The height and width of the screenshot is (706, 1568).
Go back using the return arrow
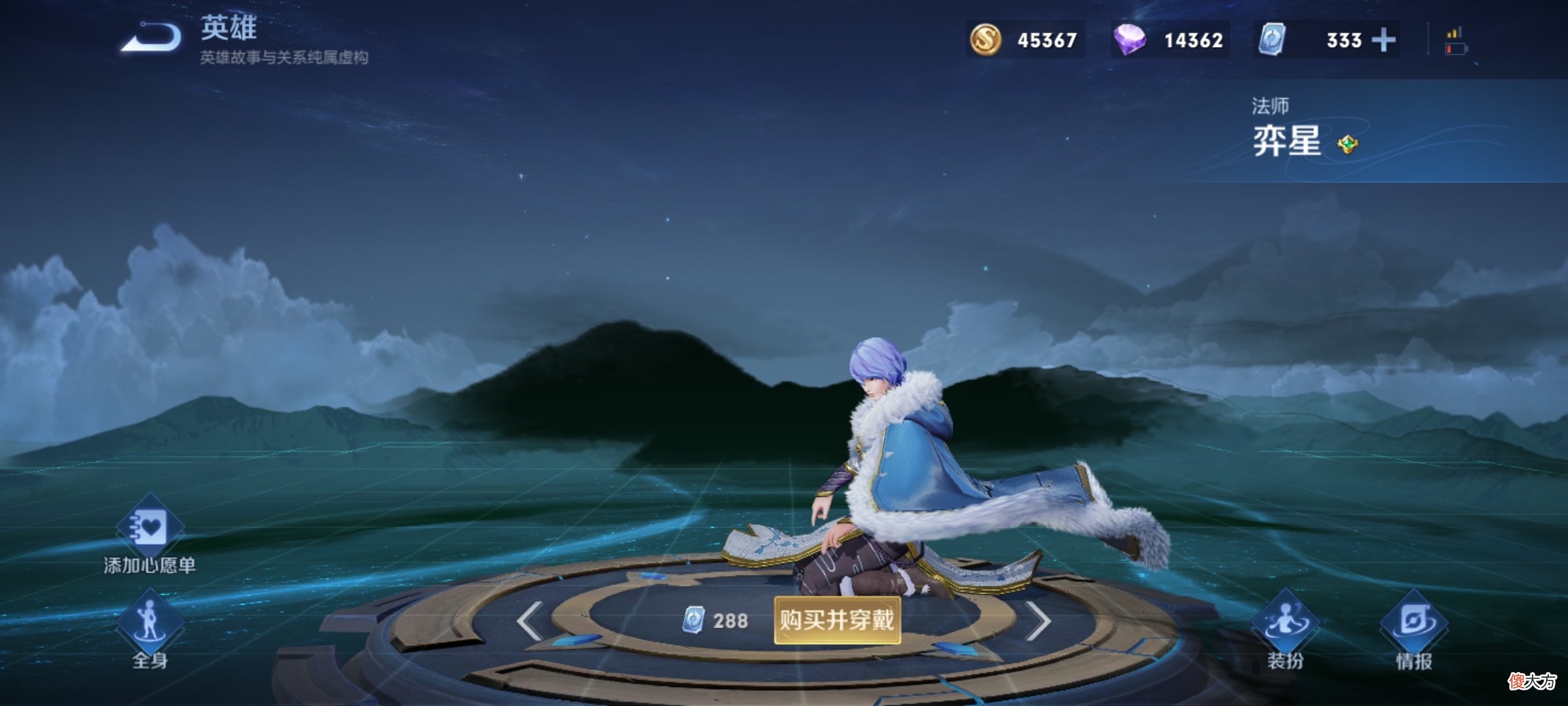pos(152,38)
